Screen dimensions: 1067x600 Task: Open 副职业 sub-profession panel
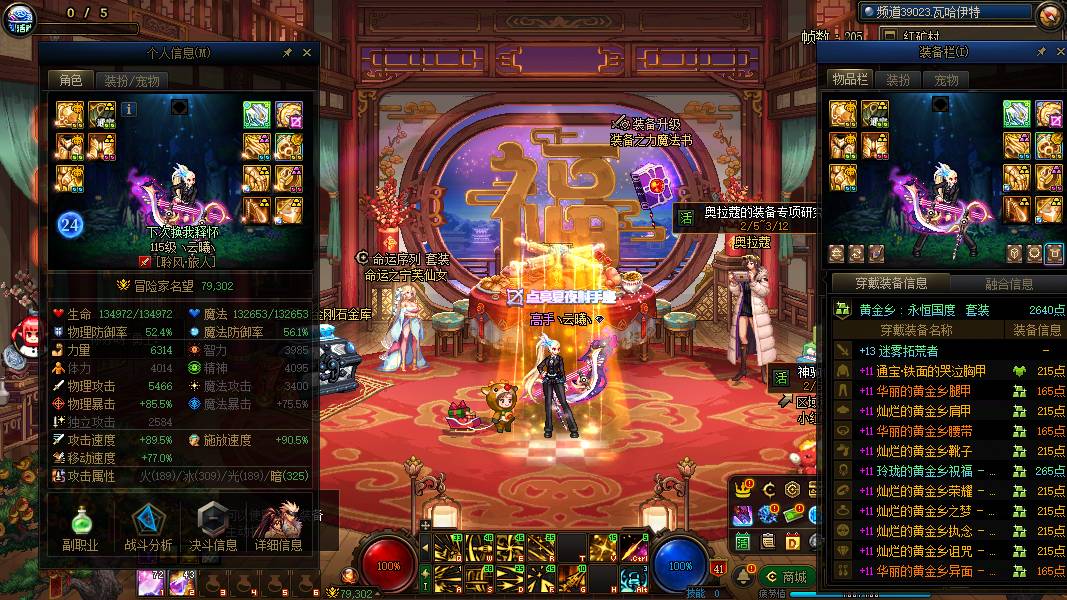pos(78,526)
